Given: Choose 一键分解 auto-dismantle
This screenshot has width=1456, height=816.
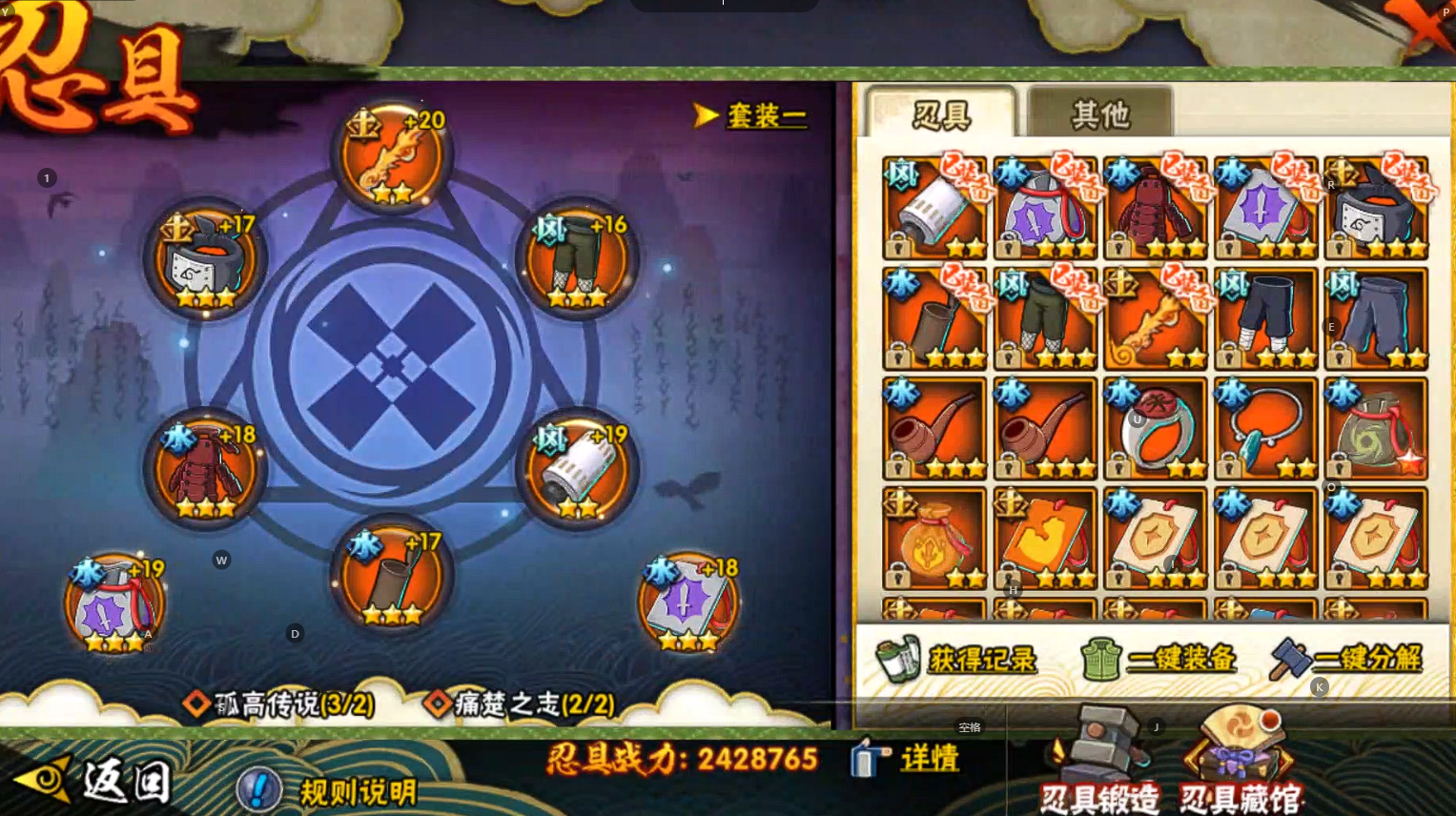Looking at the screenshot, I should [x=1347, y=659].
